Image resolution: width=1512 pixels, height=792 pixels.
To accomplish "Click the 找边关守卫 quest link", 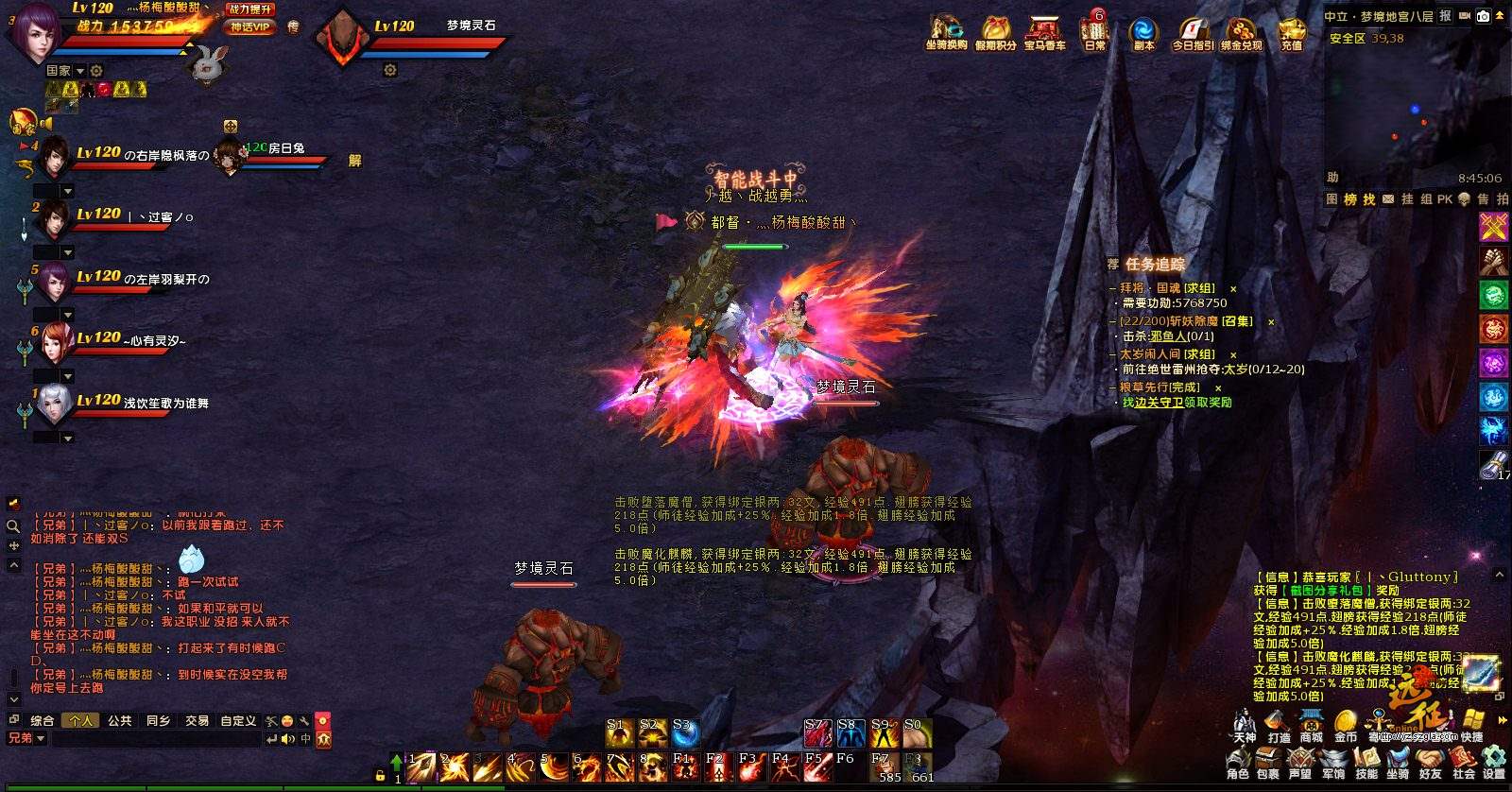I will point(1152,403).
